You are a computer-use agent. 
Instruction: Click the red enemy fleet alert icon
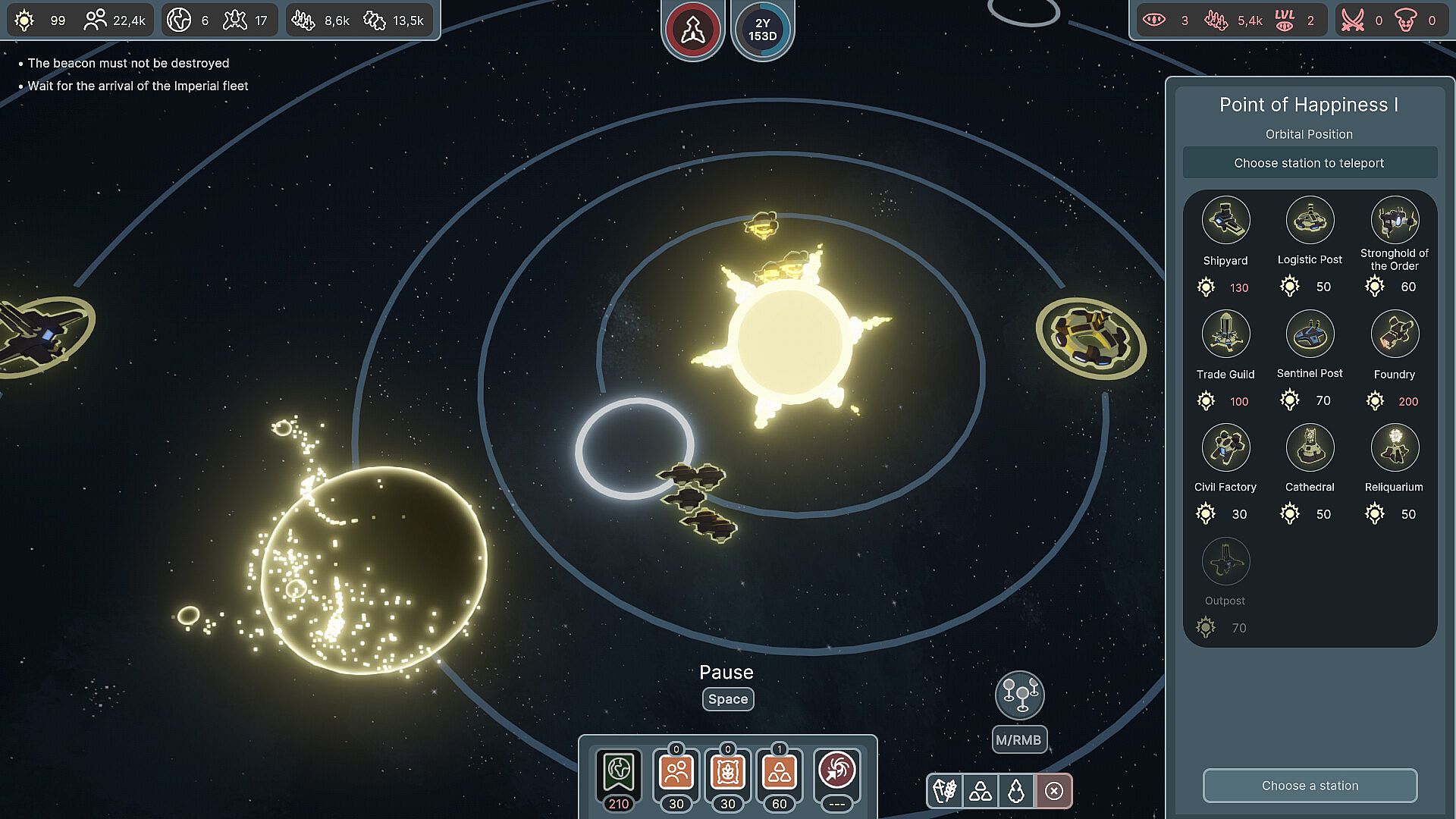[x=692, y=30]
